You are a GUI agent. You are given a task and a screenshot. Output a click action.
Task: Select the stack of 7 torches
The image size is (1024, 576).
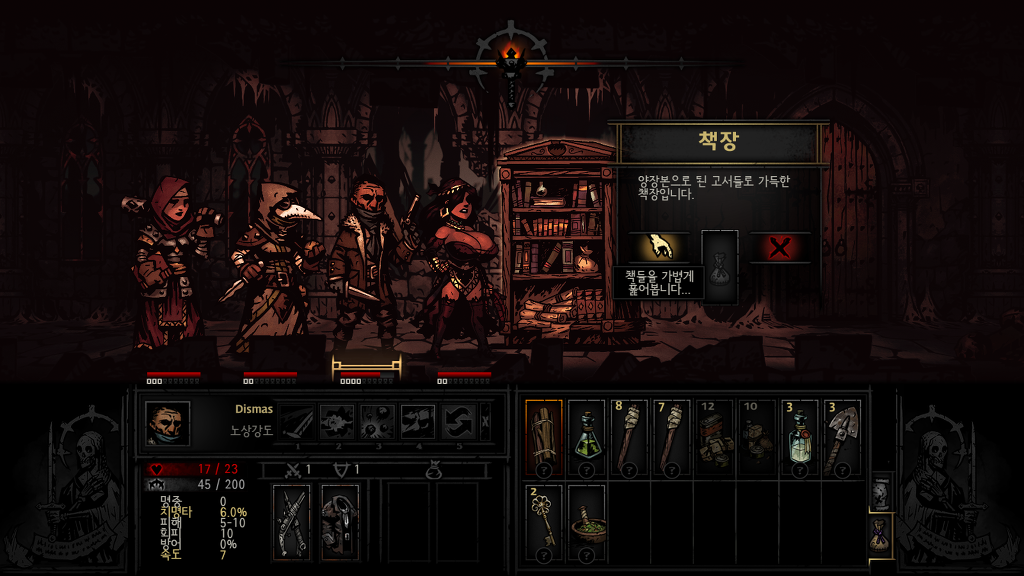(672, 438)
